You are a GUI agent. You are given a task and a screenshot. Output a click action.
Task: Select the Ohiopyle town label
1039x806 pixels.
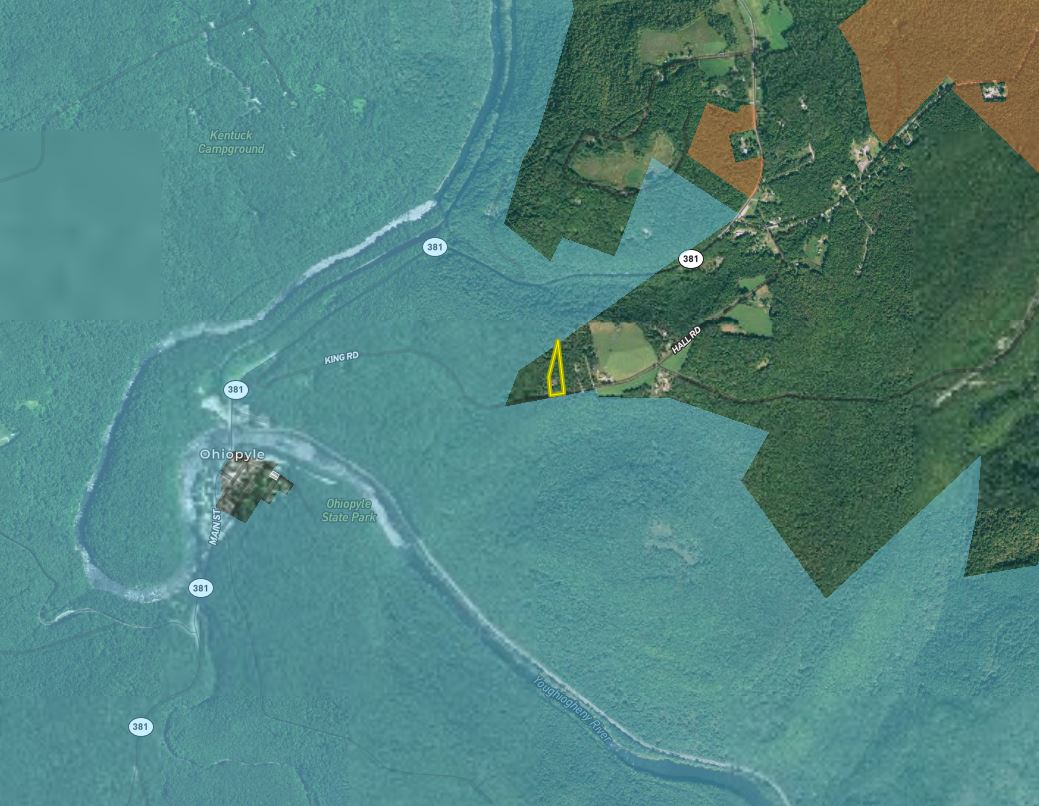tap(232, 454)
